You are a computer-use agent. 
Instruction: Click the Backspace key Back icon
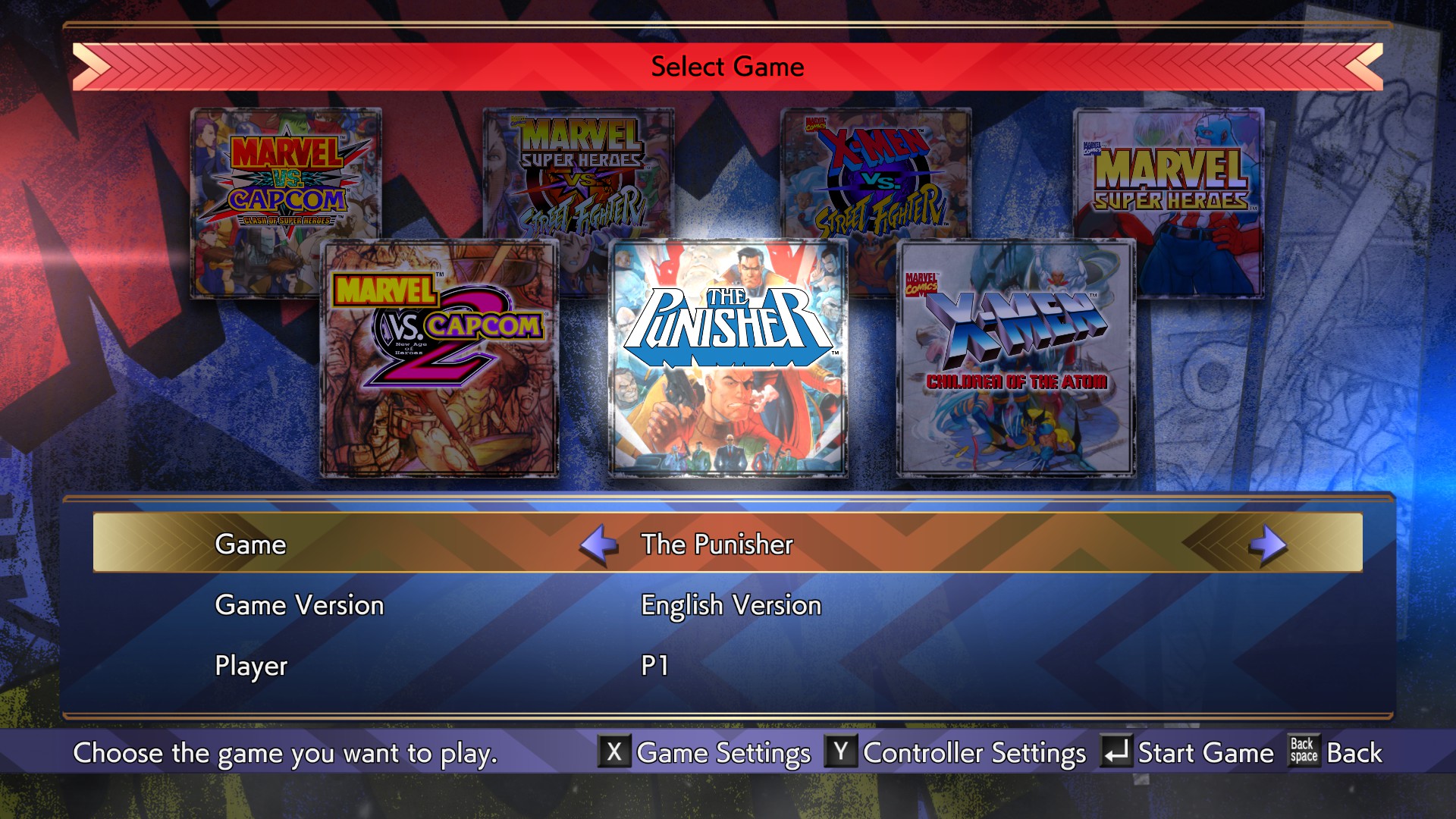click(1304, 753)
